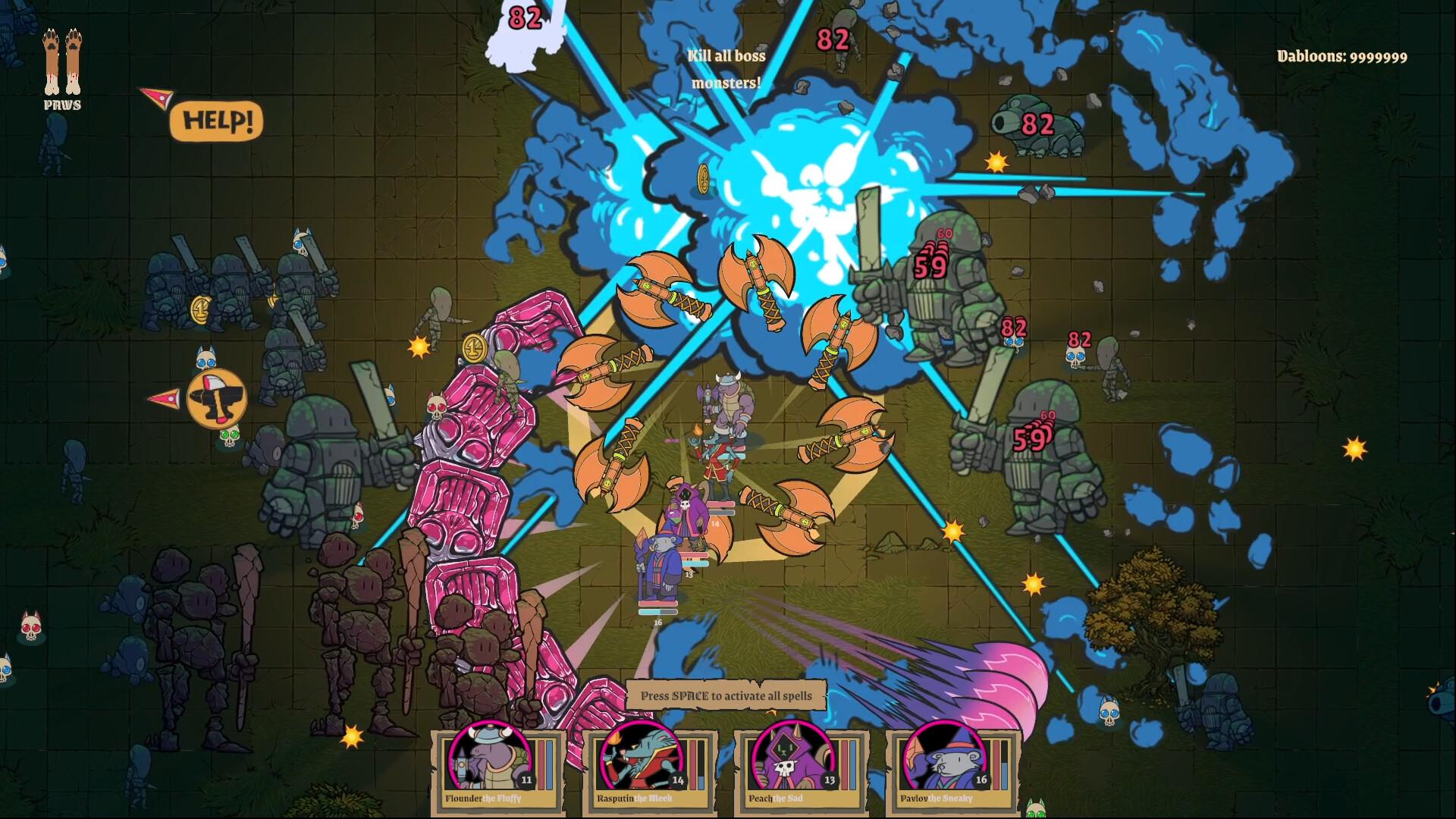Choose Peach the Sad's hero card

click(801, 768)
